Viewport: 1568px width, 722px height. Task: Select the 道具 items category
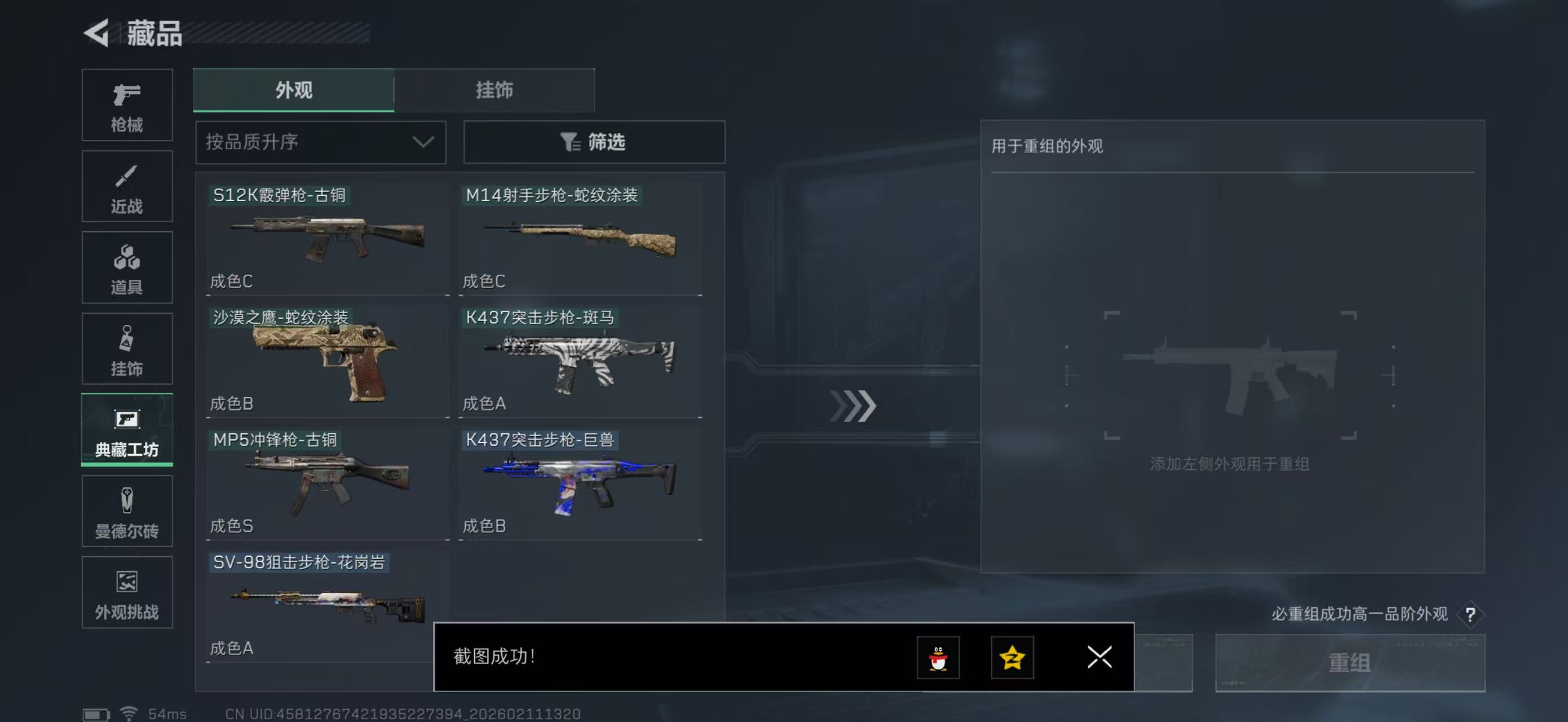(127, 268)
